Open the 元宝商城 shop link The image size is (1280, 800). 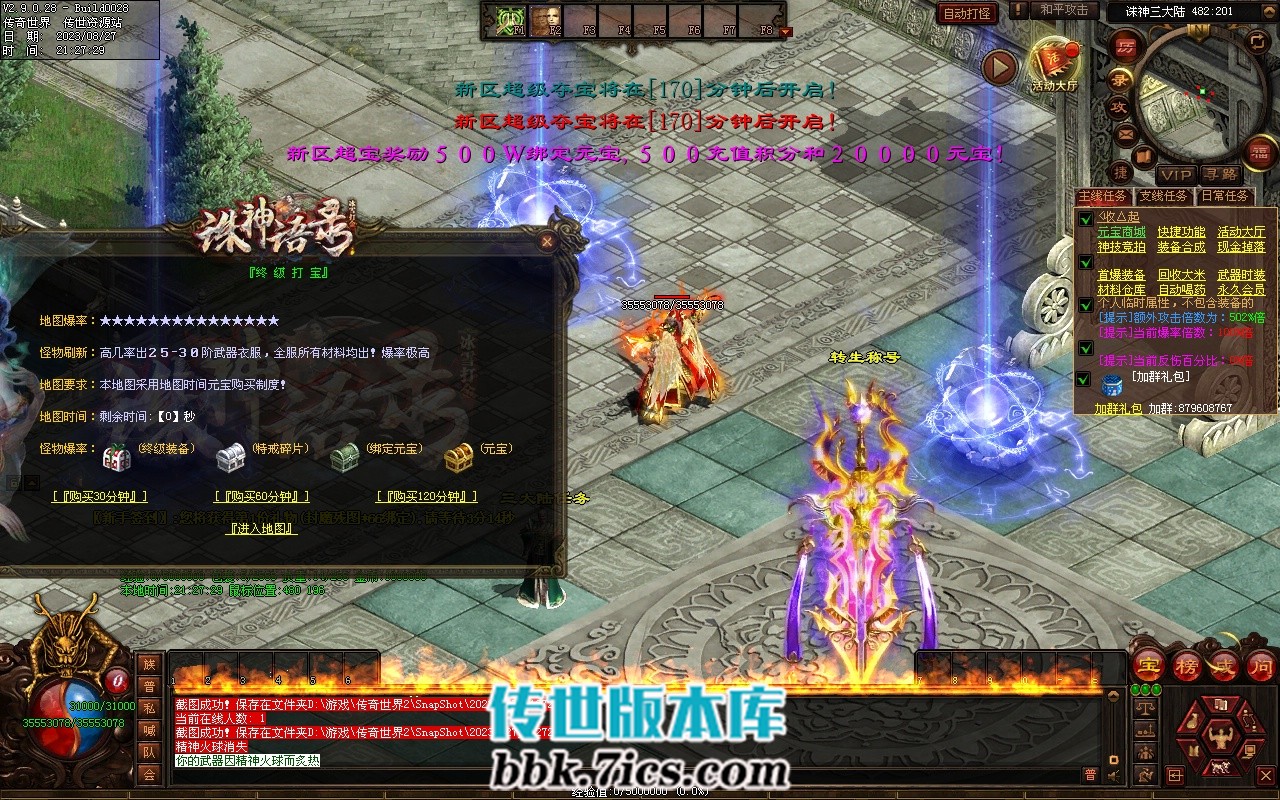point(1122,232)
